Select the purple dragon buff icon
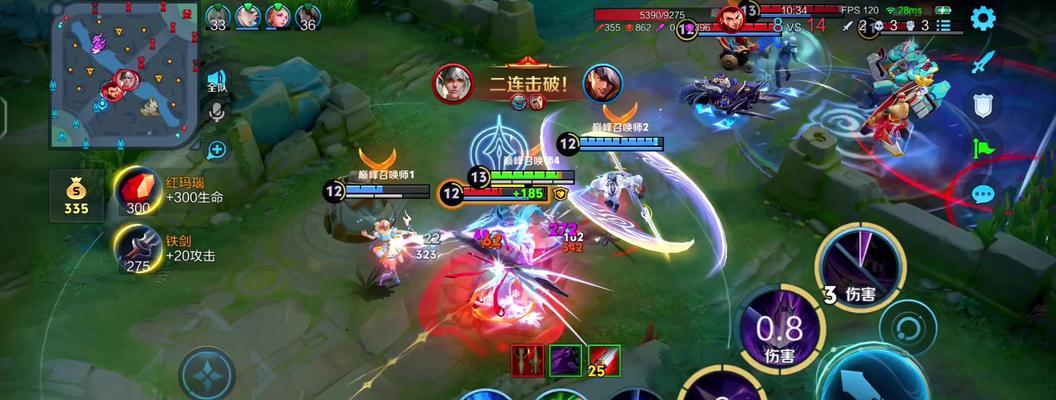The image size is (1056, 400). [x=565, y=361]
